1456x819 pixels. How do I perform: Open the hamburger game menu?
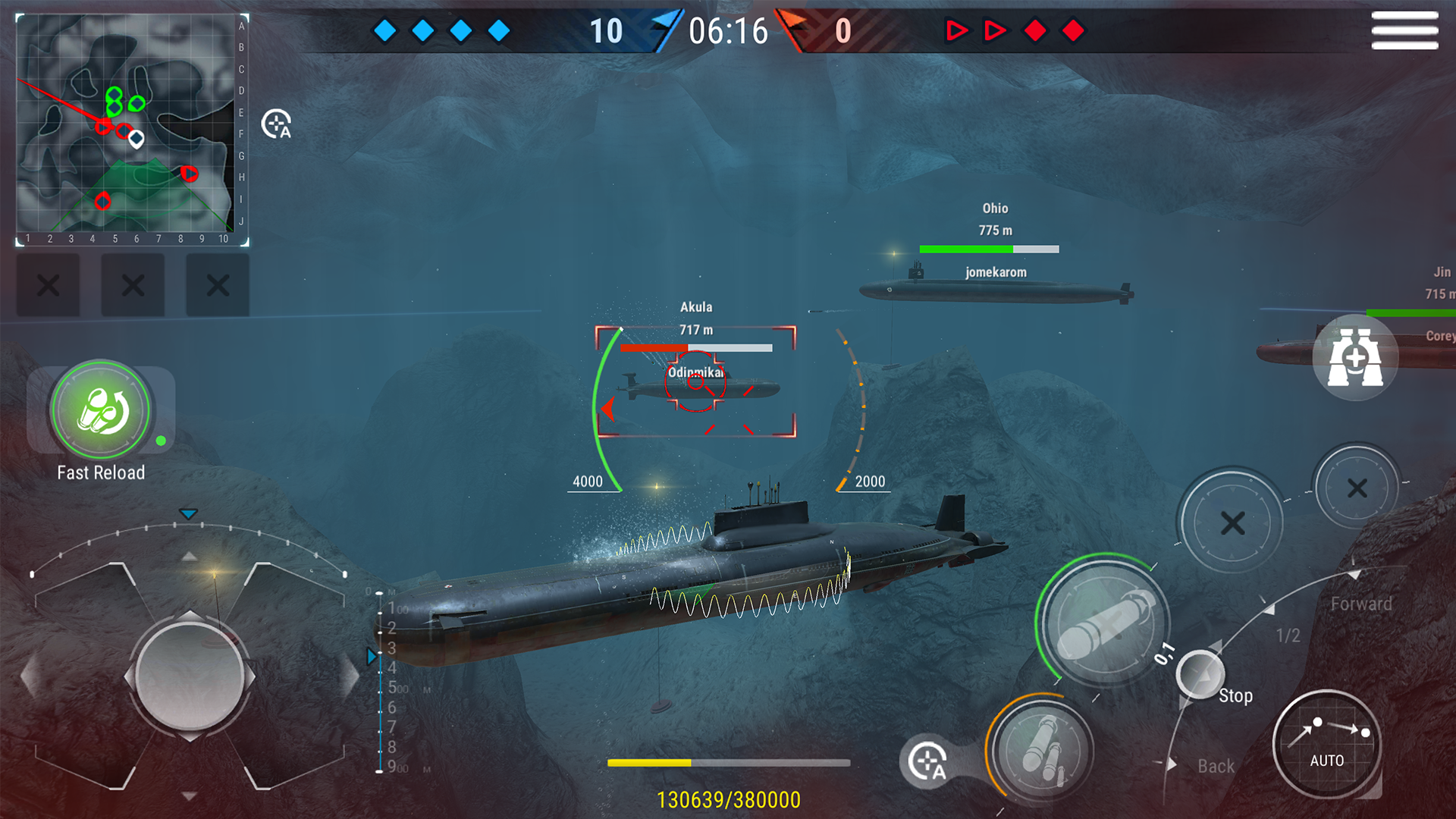tap(1405, 32)
